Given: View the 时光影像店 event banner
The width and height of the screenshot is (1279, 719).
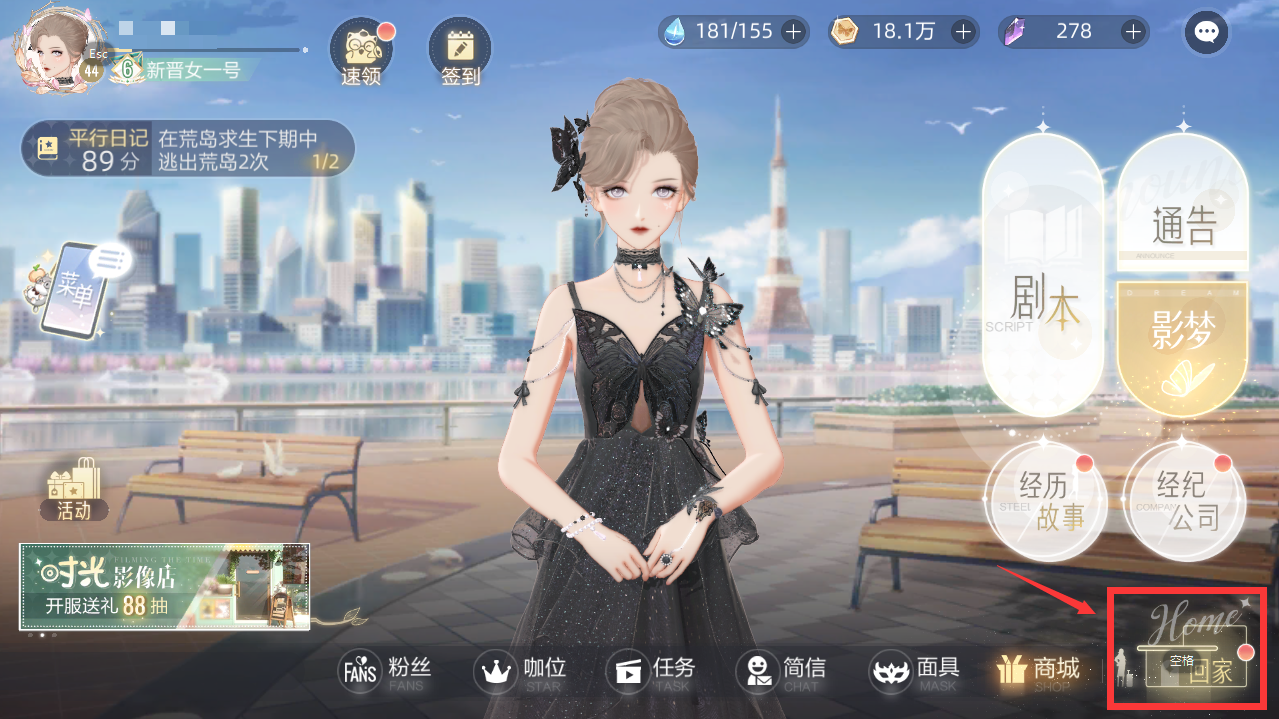Looking at the screenshot, I should (x=164, y=587).
